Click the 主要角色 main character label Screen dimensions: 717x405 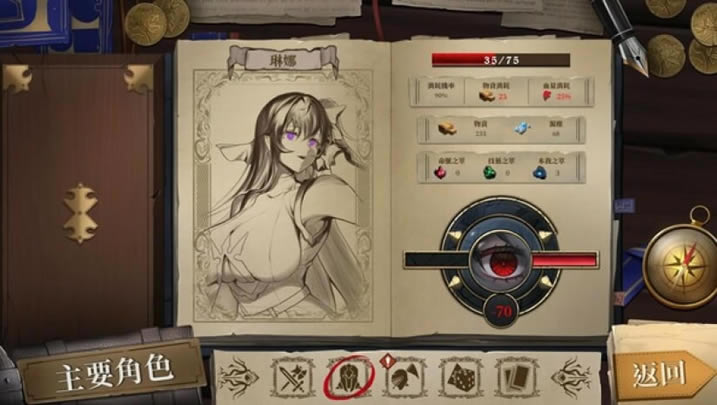point(113,371)
